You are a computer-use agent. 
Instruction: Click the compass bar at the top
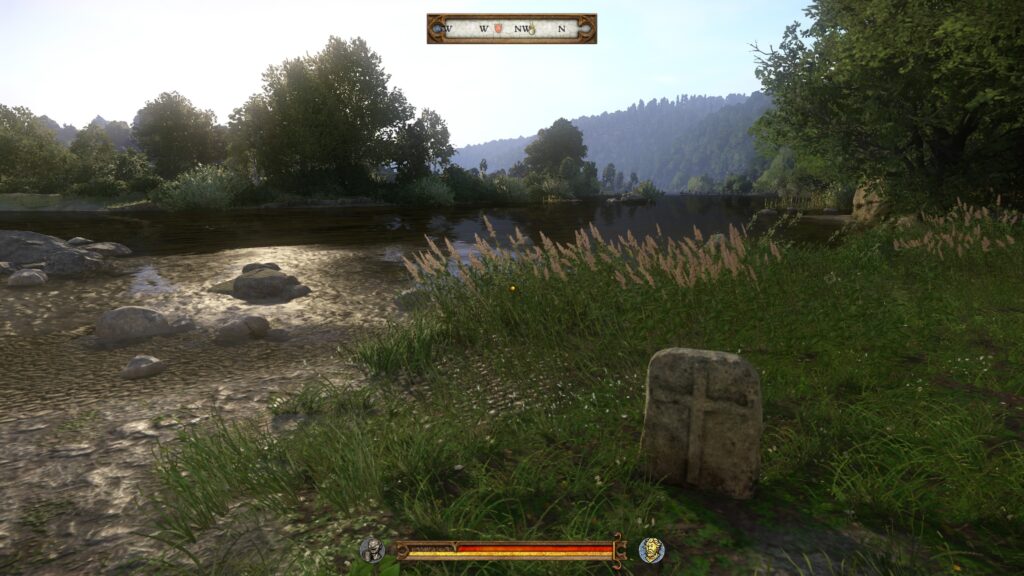tap(511, 28)
